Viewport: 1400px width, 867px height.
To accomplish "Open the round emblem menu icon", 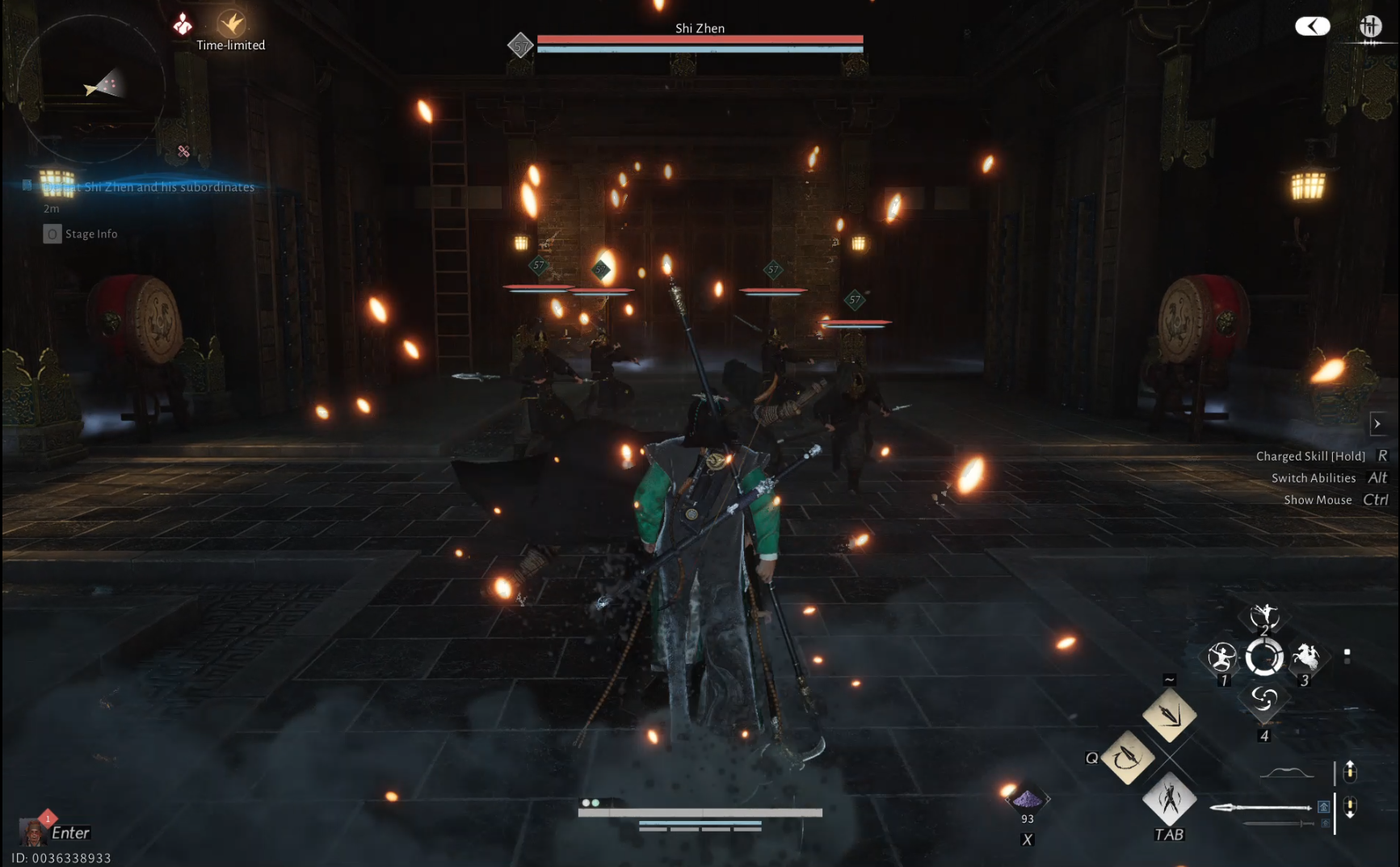I will pos(1370,27).
